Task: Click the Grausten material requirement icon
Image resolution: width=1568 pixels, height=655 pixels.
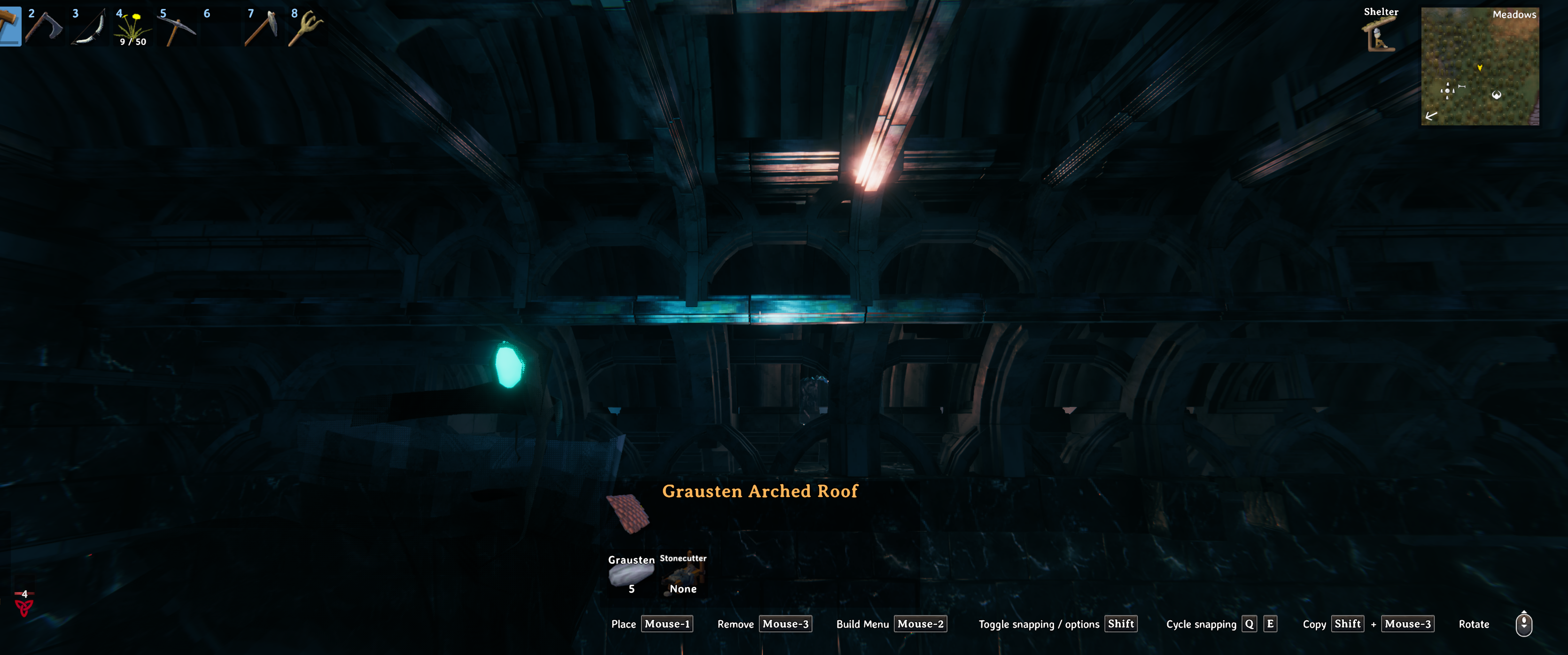Action: tap(631, 574)
